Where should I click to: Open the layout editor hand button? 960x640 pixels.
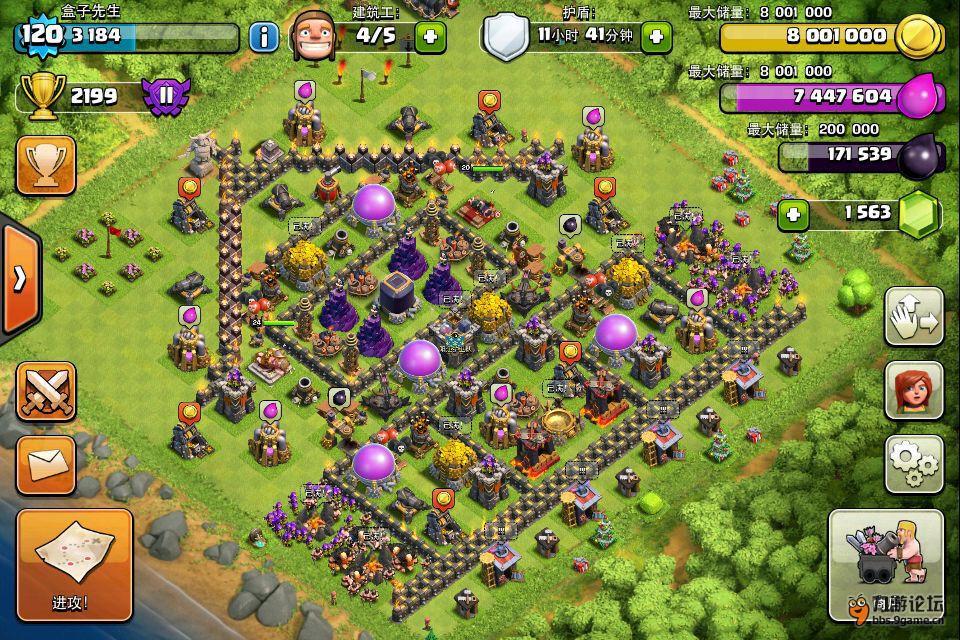tap(914, 318)
